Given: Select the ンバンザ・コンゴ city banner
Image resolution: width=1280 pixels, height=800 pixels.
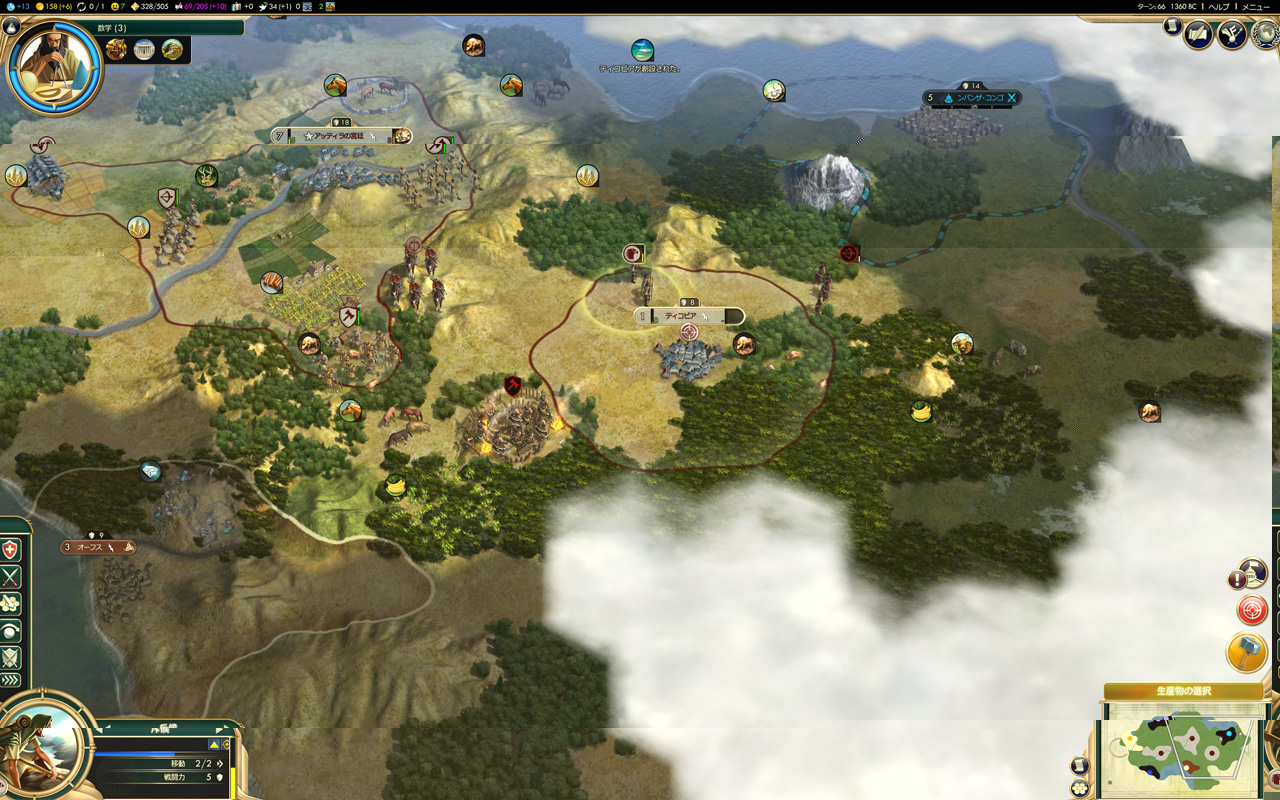Looking at the screenshot, I should coord(972,98).
